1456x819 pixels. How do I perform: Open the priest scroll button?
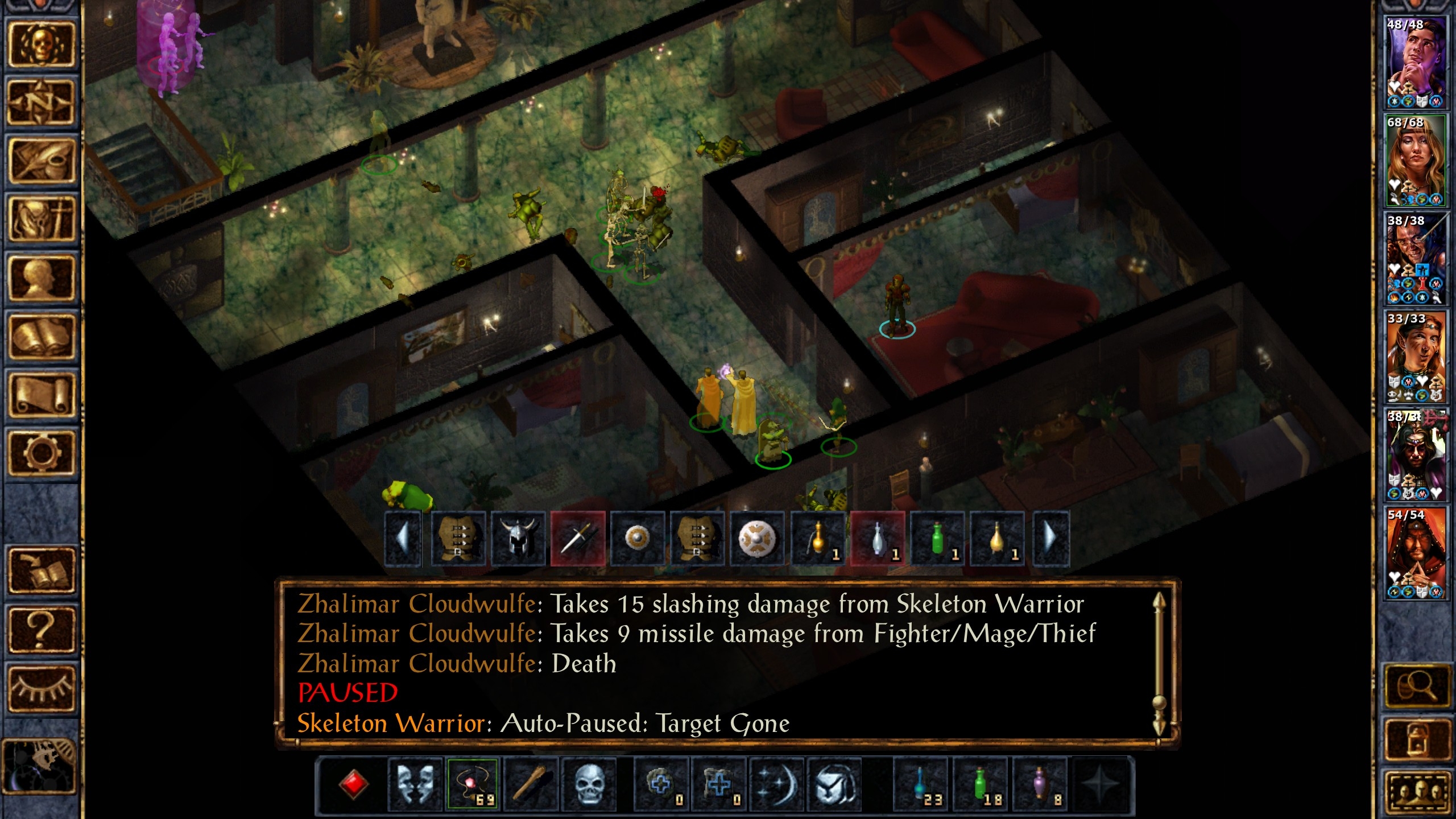coord(41,395)
